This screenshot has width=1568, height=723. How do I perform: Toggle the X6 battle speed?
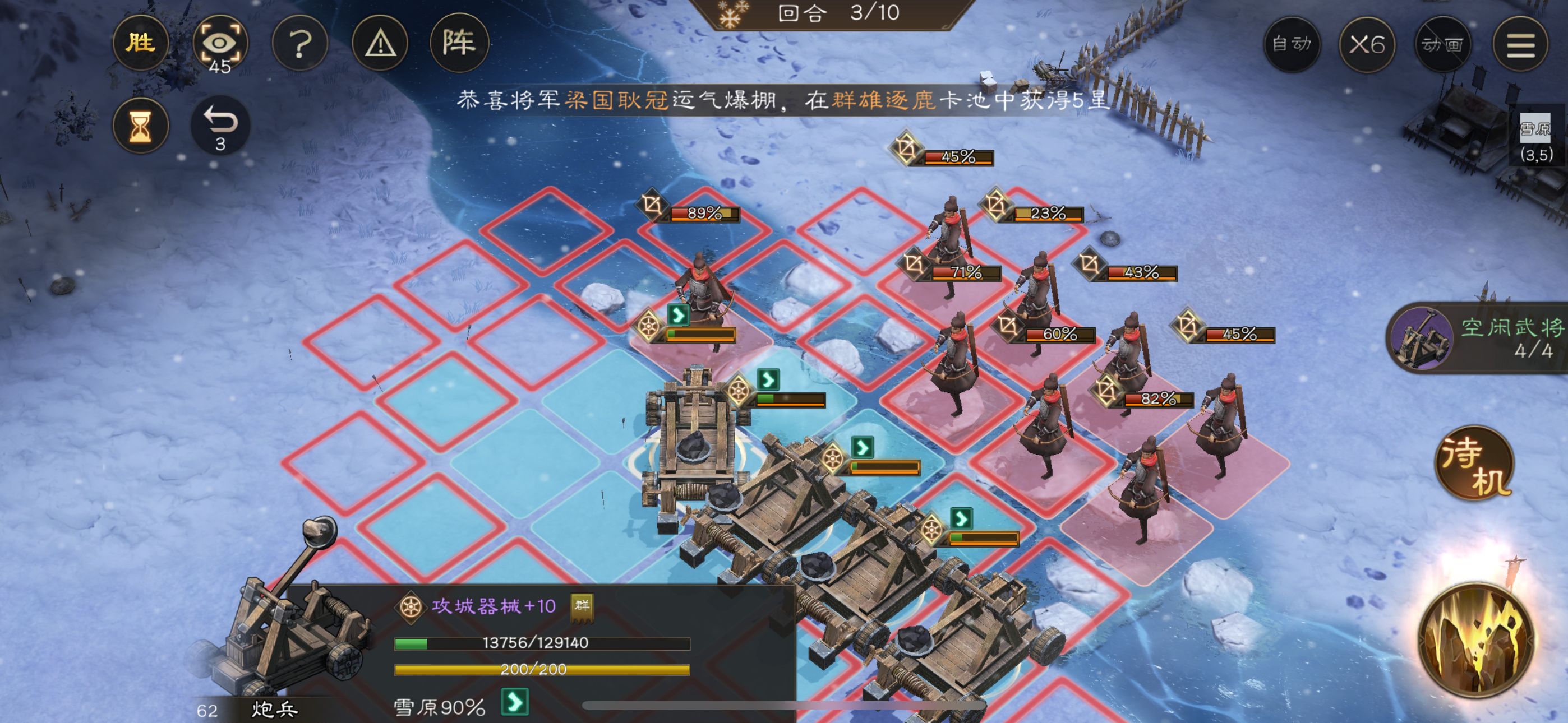tap(1367, 44)
